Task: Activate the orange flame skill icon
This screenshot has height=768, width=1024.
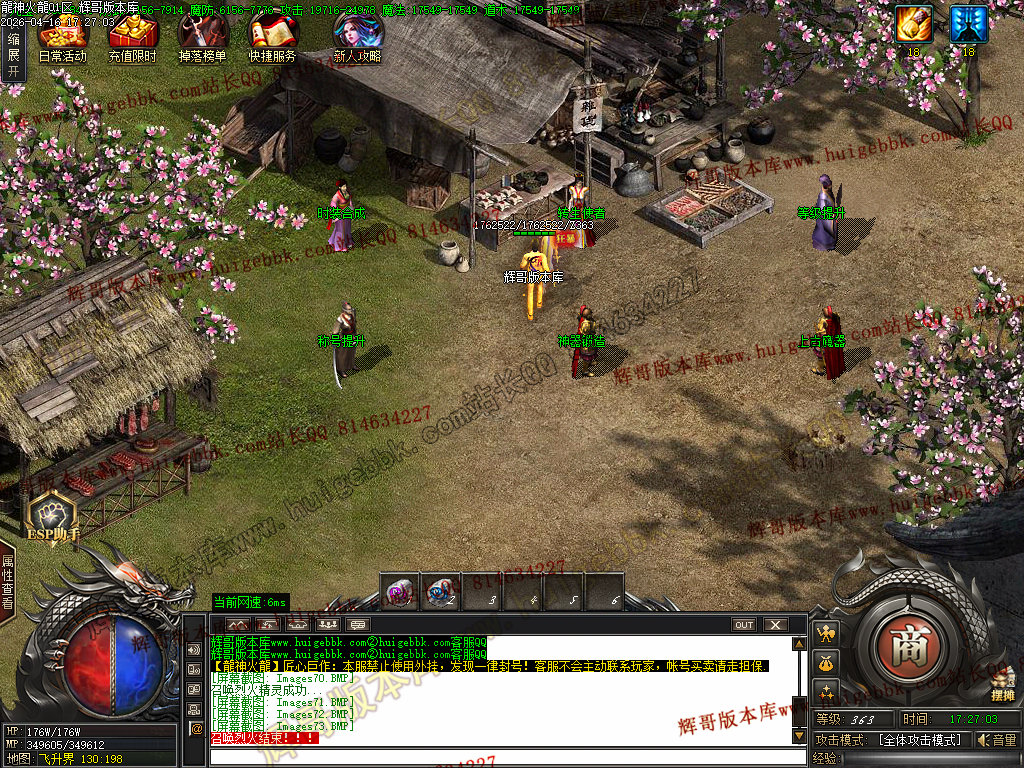Action: click(913, 24)
